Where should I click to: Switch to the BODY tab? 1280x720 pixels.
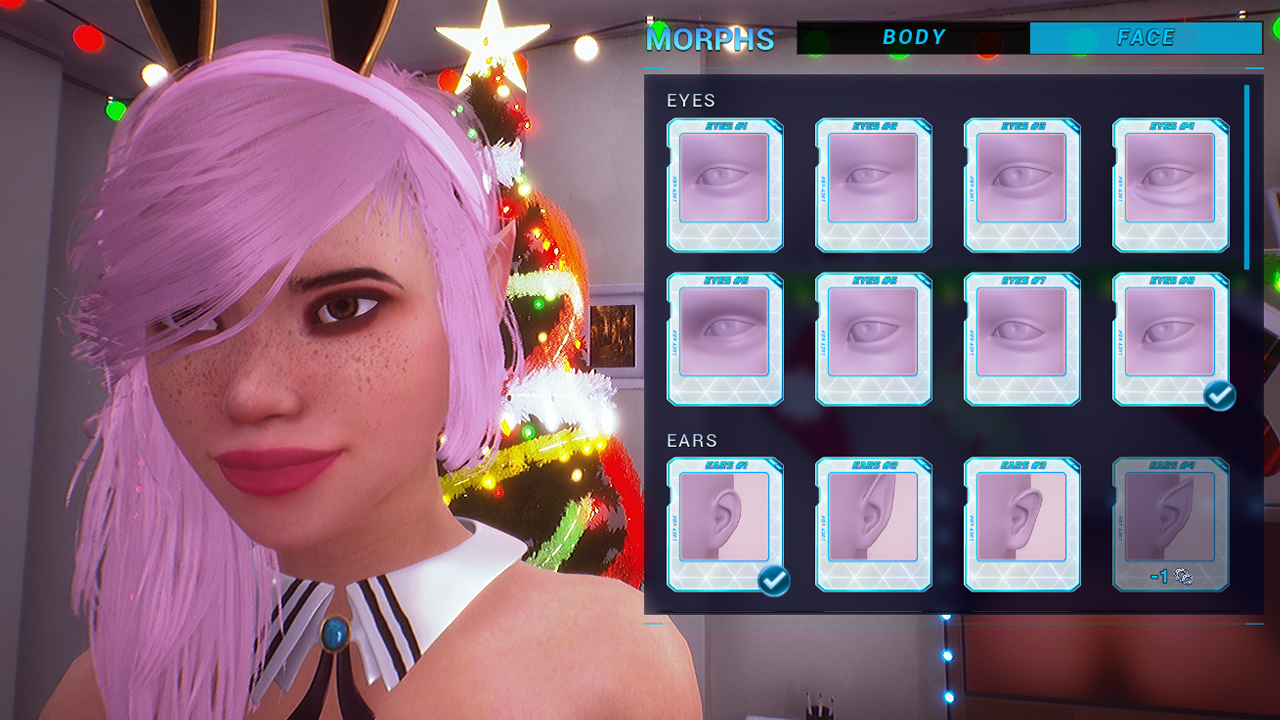(x=913, y=37)
